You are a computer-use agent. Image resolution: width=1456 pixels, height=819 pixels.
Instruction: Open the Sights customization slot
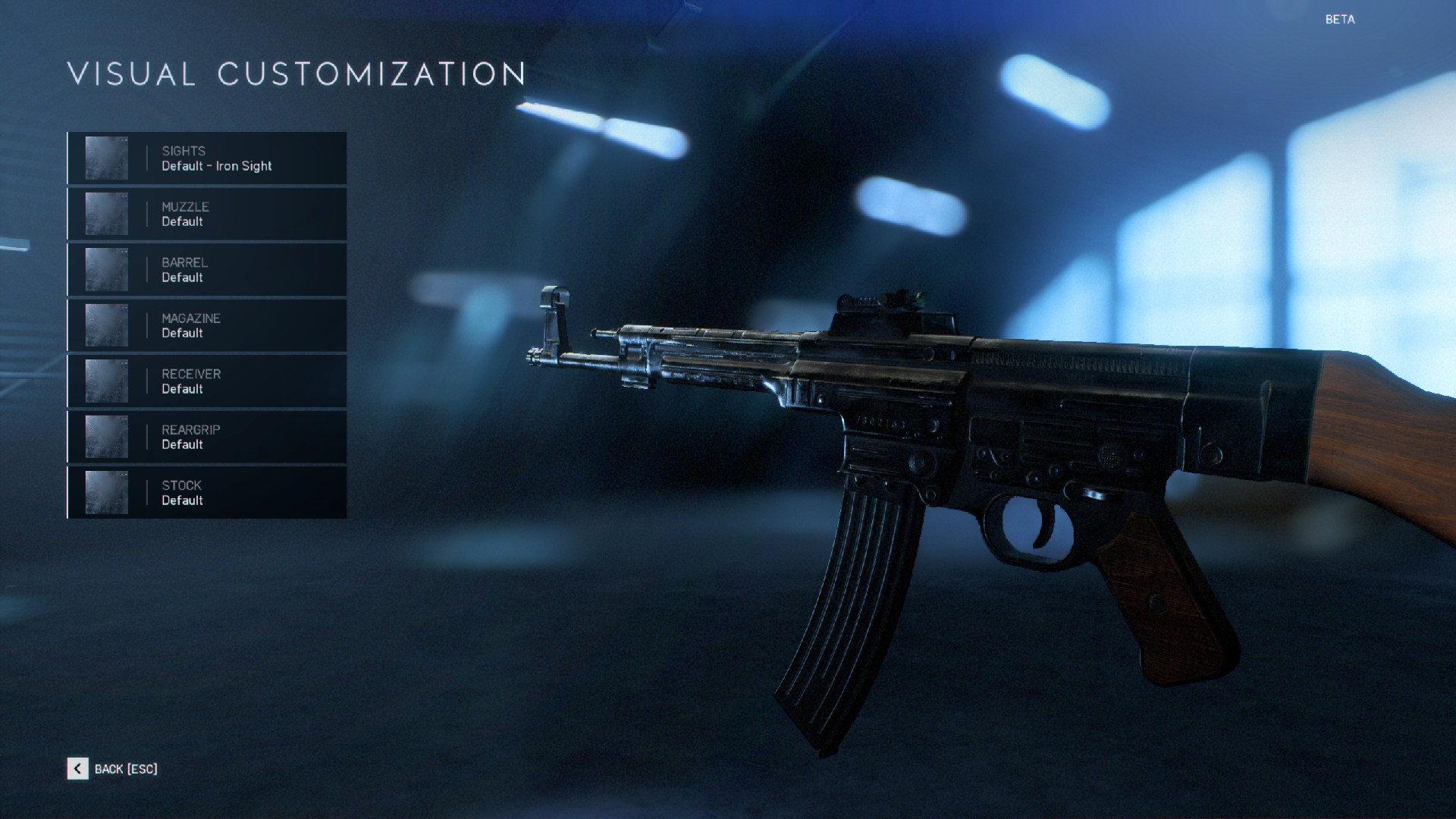[207, 158]
